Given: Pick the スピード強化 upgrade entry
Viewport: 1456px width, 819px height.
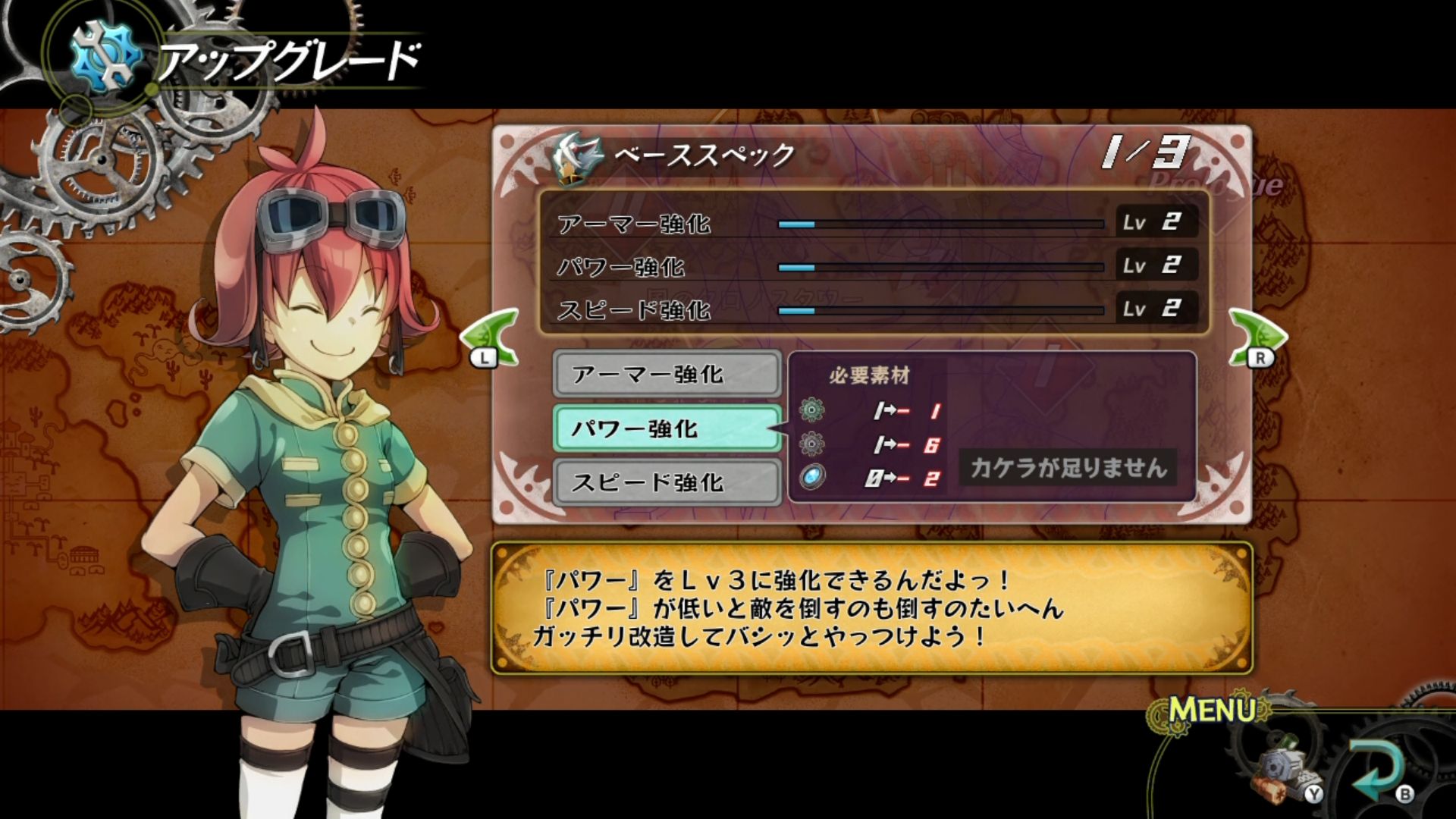Looking at the screenshot, I should 667,482.
